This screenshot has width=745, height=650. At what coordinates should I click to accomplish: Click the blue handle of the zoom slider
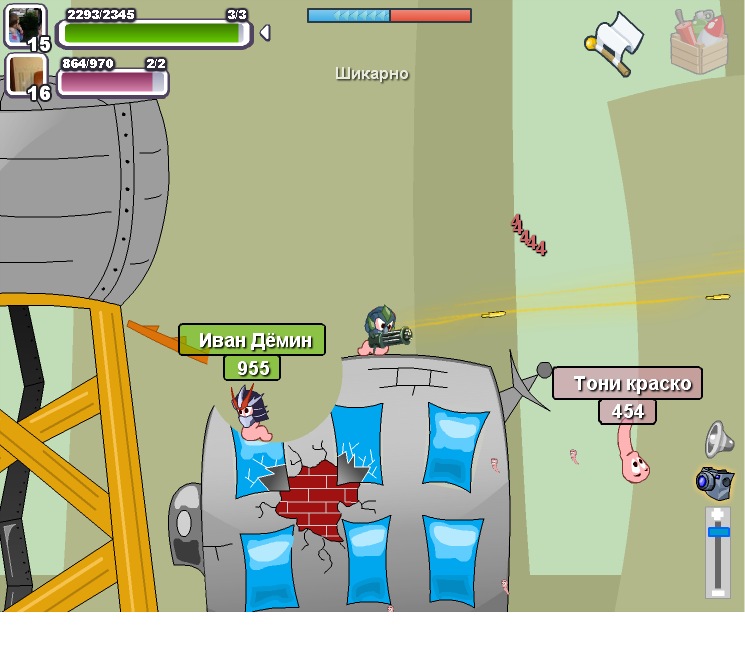click(x=718, y=531)
